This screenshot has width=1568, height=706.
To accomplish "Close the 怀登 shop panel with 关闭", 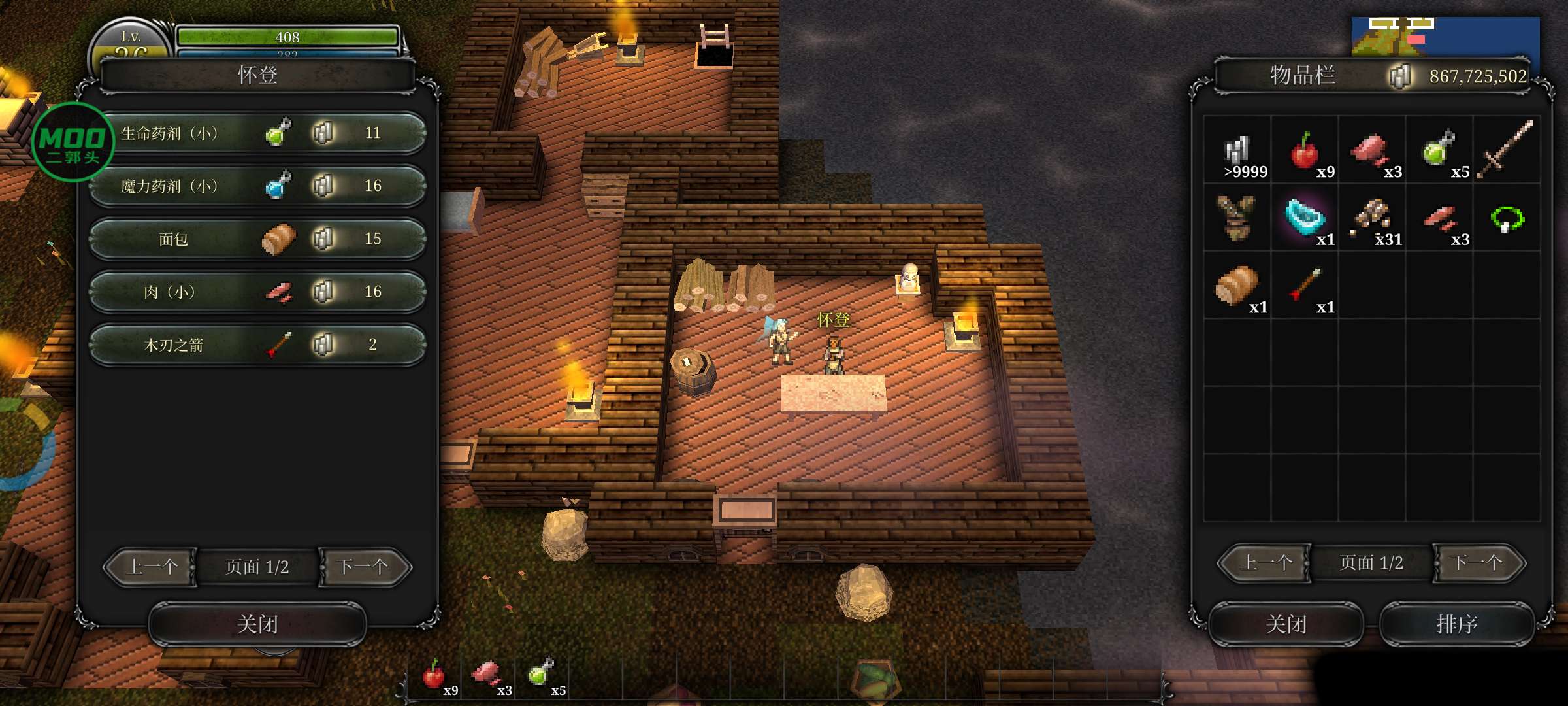I will [257, 624].
